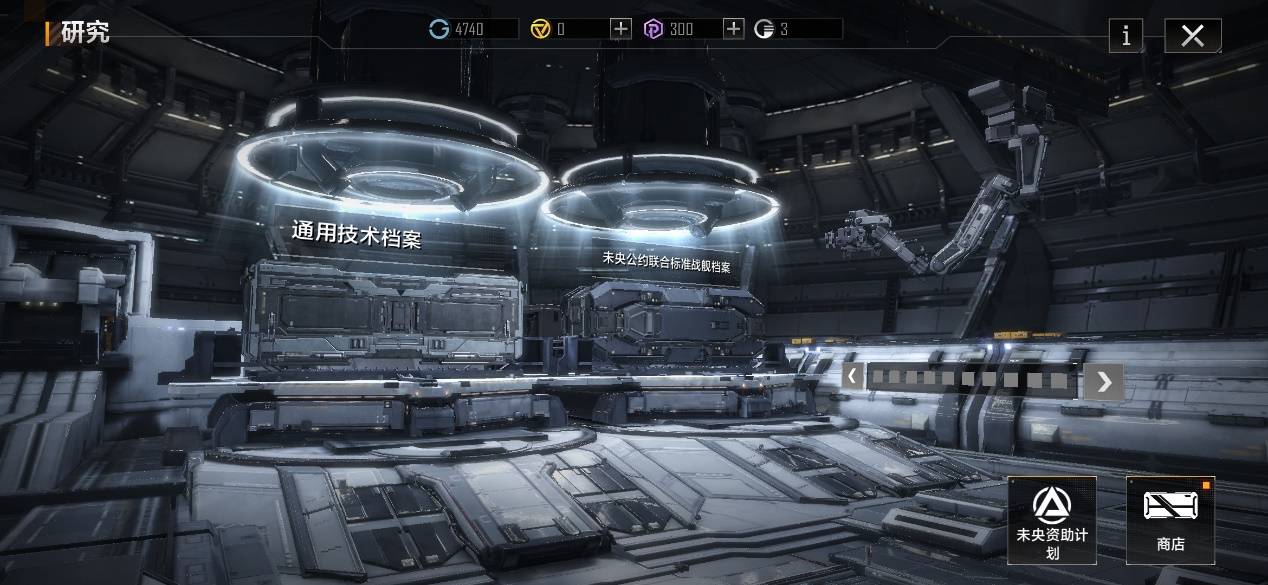Open the 商店 shop
The height and width of the screenshot is (585, 1268).
point(1170,519)
